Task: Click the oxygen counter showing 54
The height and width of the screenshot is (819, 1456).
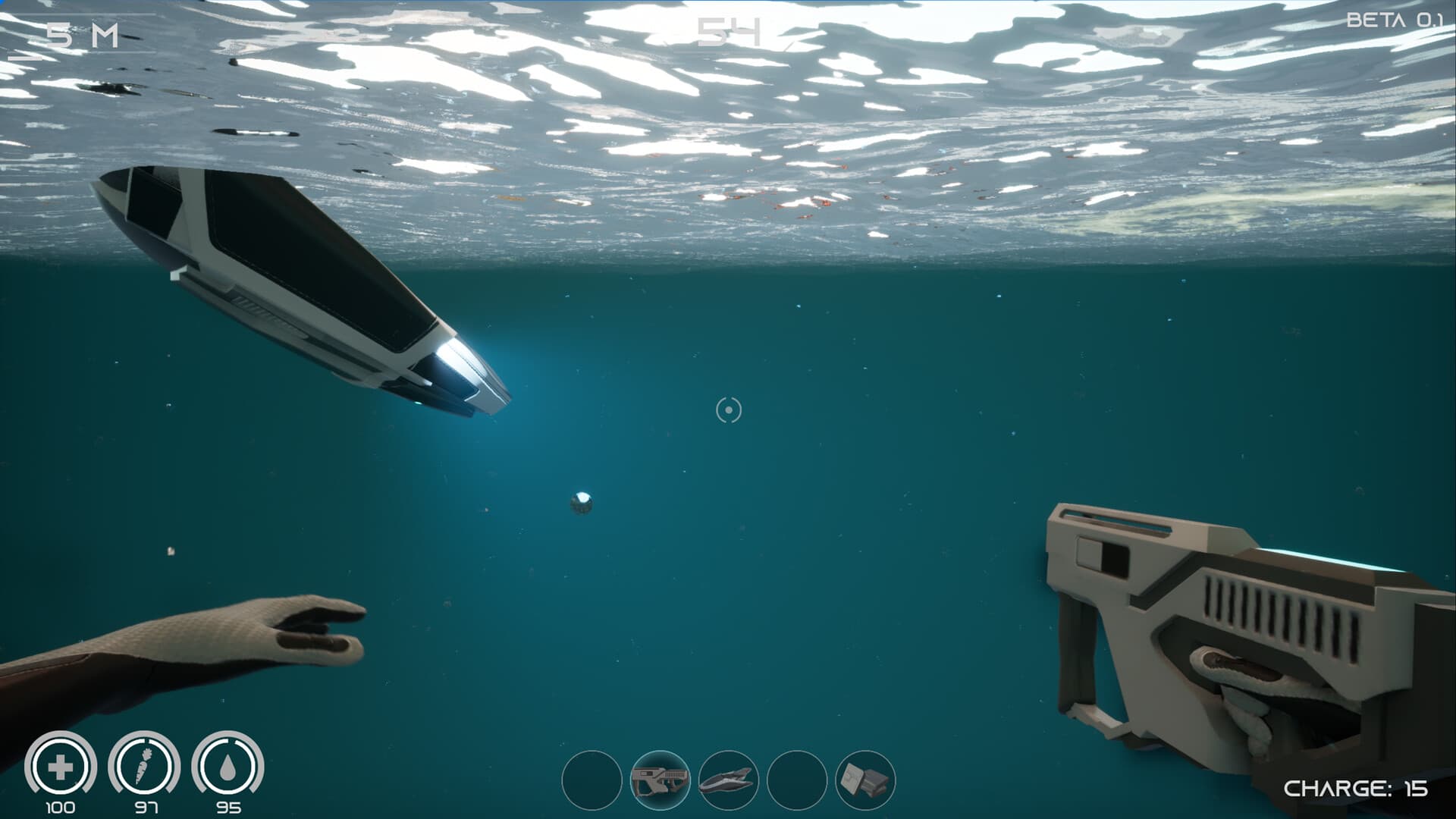Action: (726, 30)
